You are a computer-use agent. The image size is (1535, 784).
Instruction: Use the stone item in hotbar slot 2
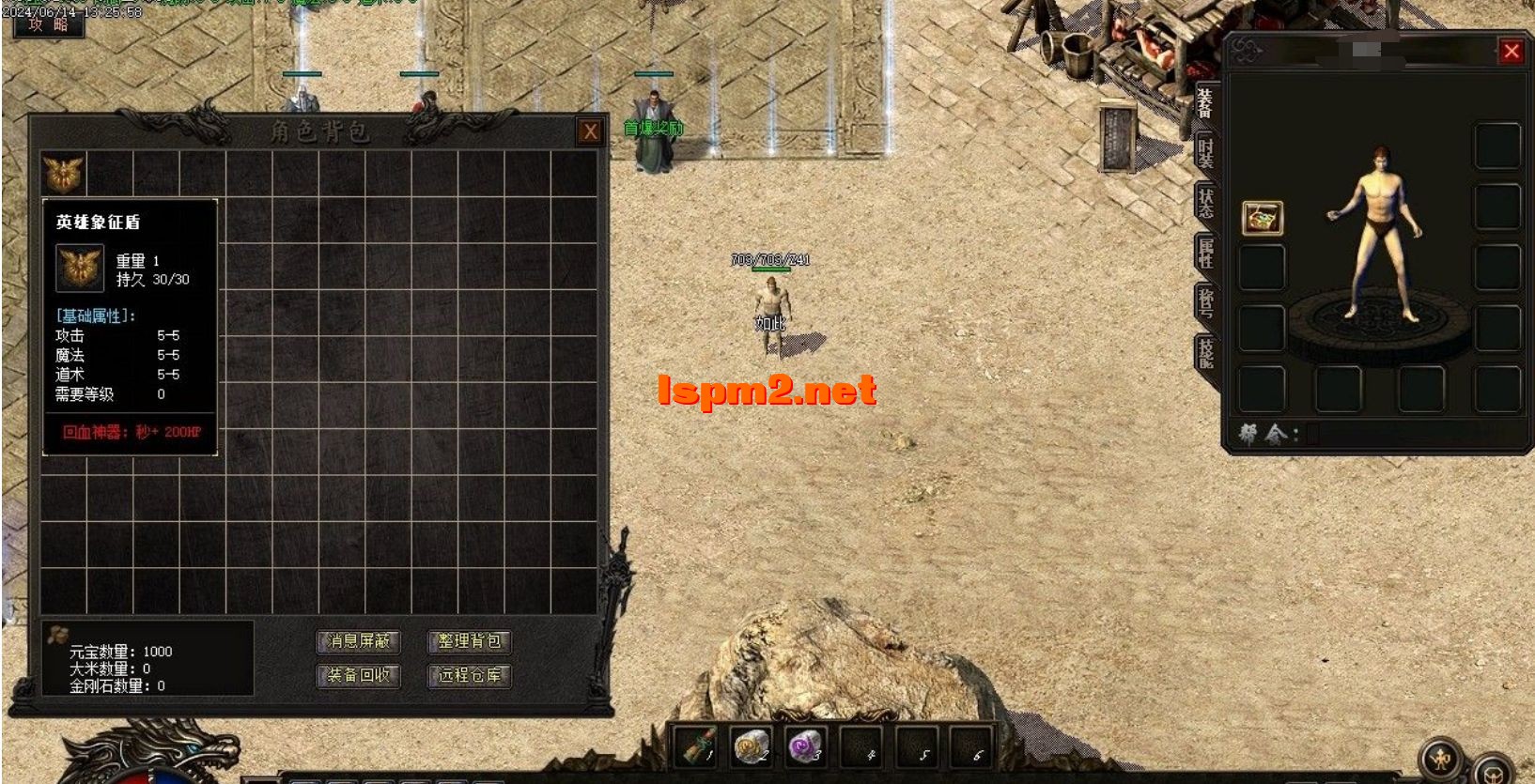click(x=752, y=747)
